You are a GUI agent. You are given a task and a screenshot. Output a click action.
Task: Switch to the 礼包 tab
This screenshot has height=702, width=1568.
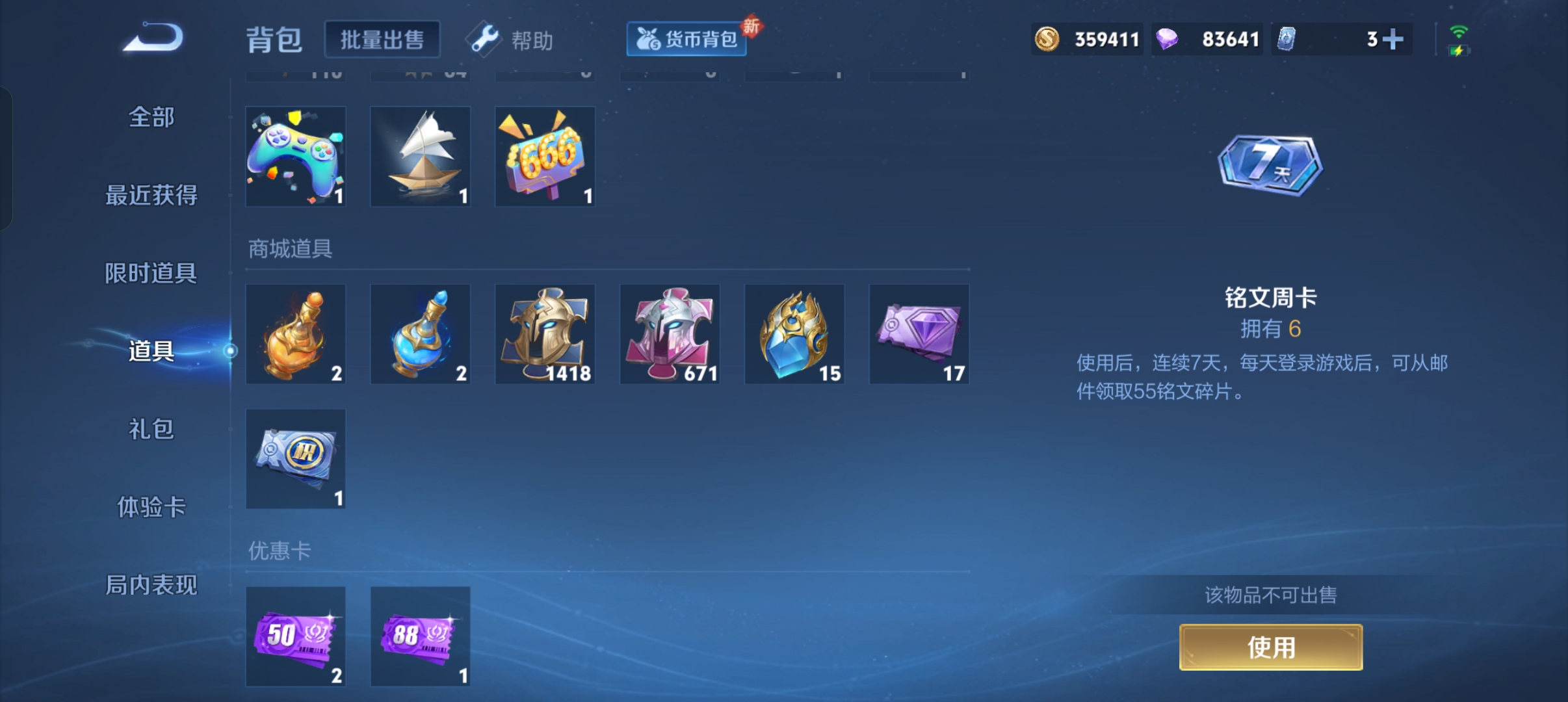tap(150, 429)
